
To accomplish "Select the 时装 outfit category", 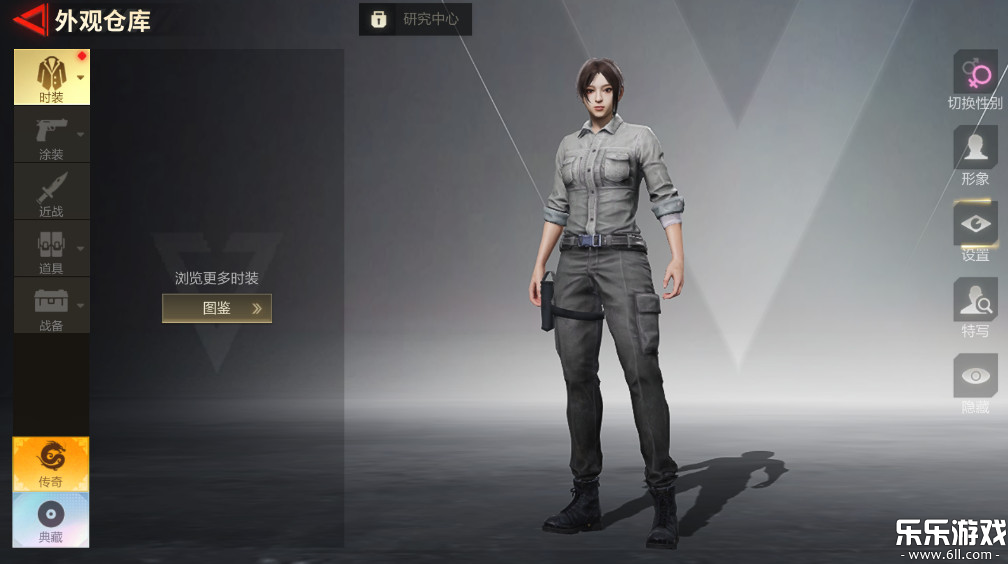I will pos(51,77).
